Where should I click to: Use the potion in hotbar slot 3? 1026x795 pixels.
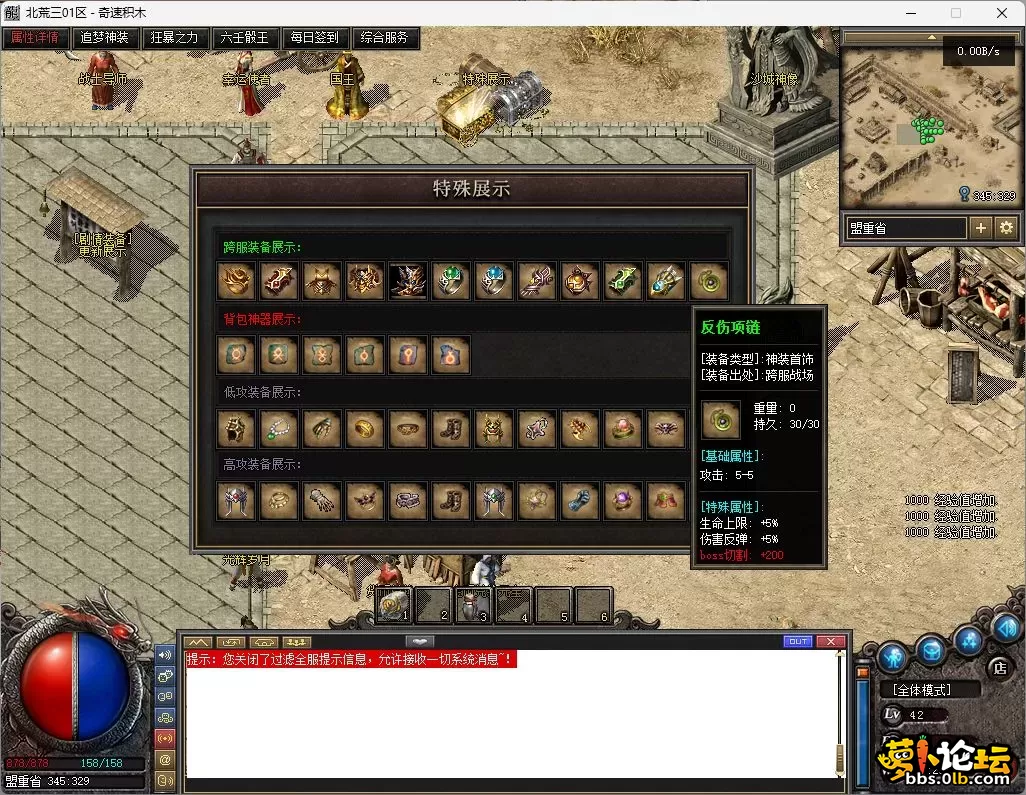coord(473,603)
